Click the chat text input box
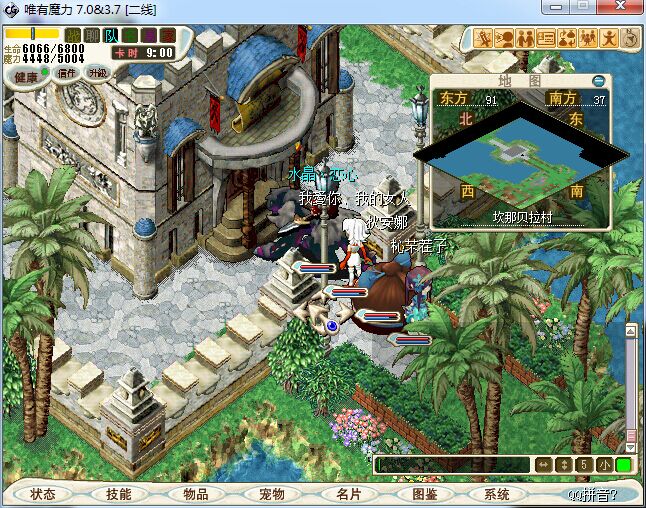 [452, 465]
